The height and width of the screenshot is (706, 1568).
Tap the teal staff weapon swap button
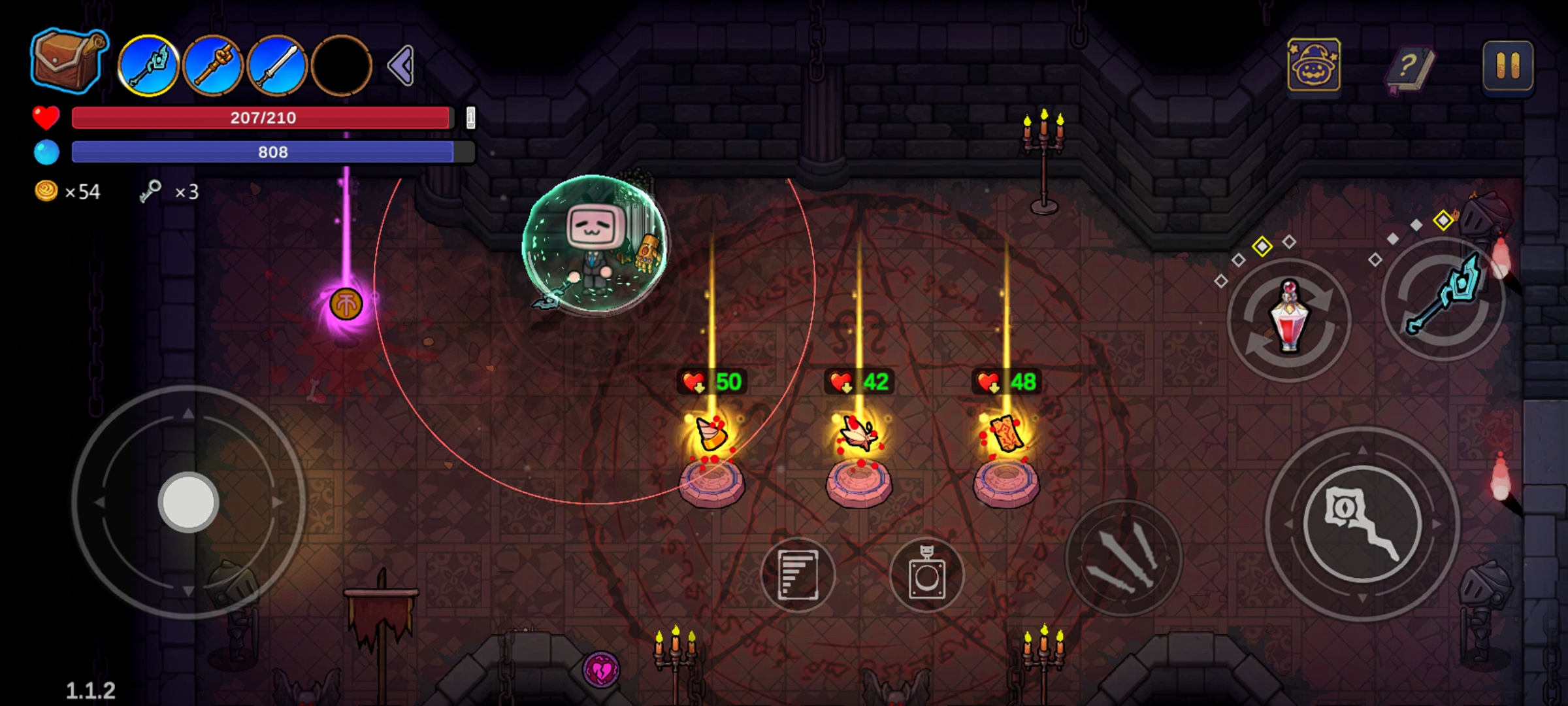[1444, 298]
